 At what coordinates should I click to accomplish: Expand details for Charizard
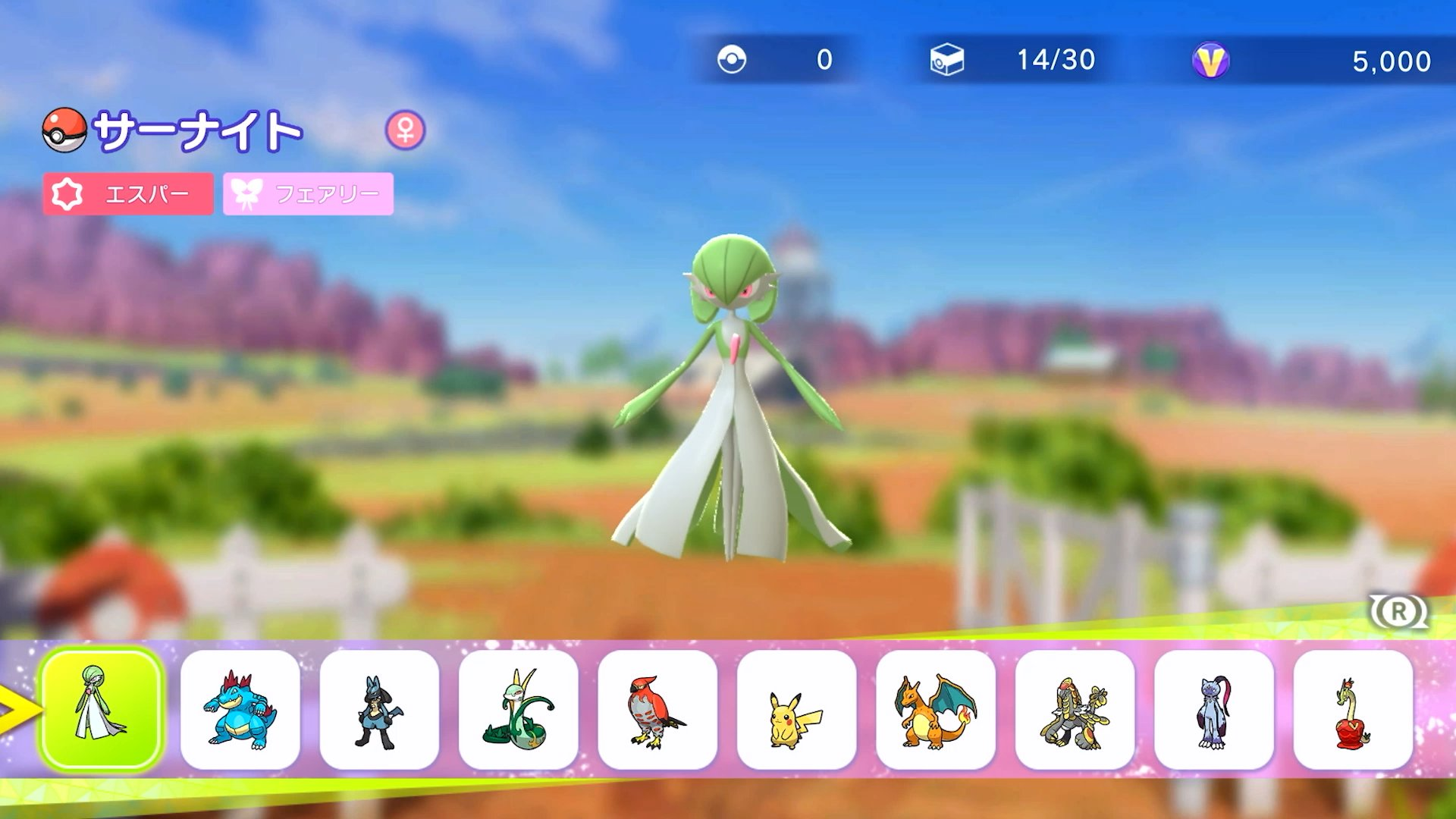coord(936,713)
